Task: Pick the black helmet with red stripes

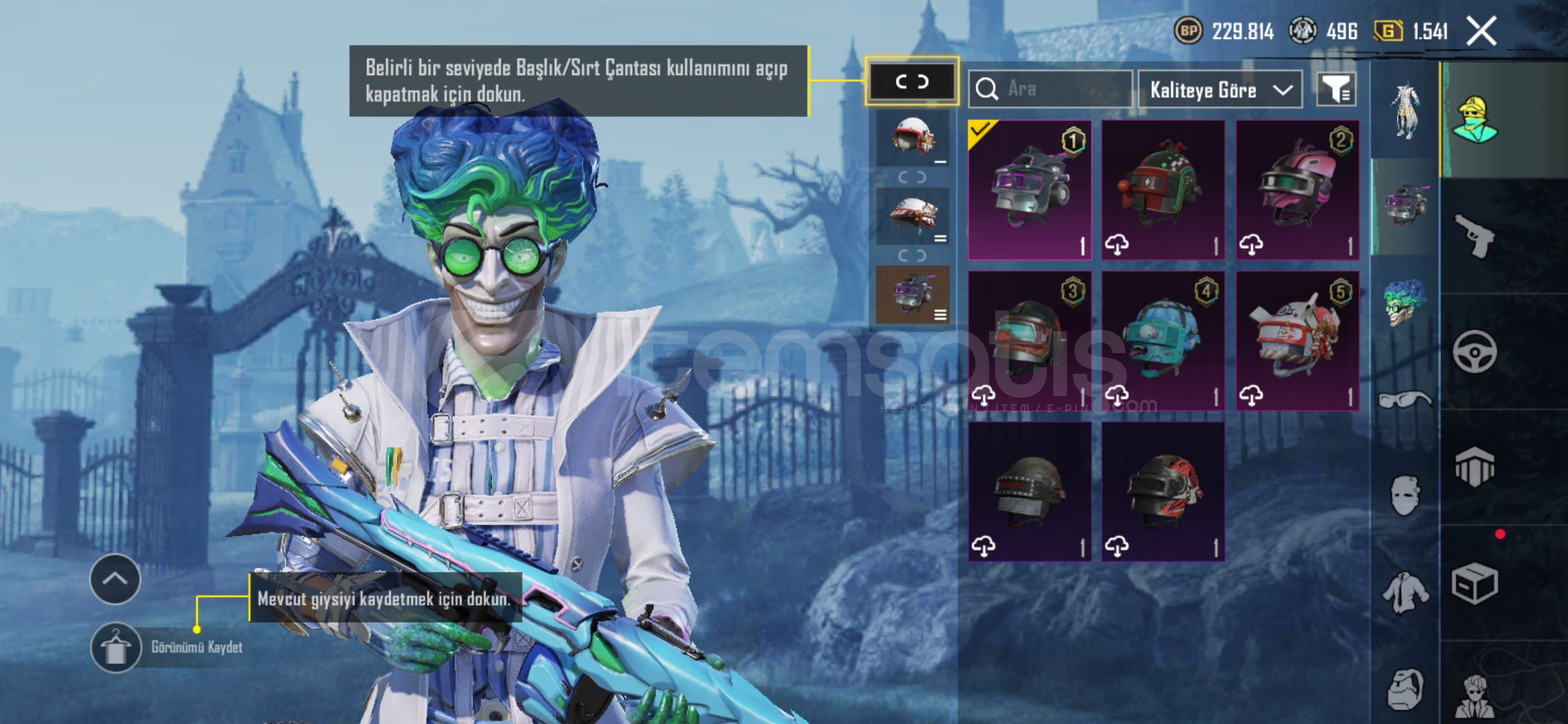Action: 1163,491
